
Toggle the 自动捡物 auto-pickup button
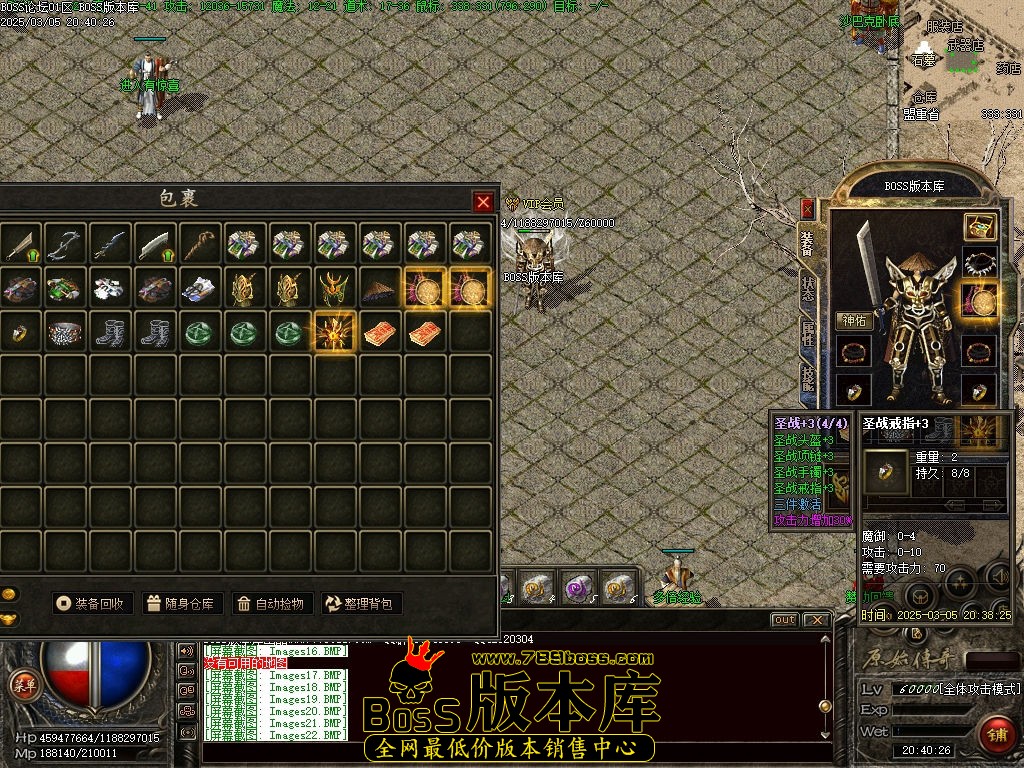pos(269,603)
